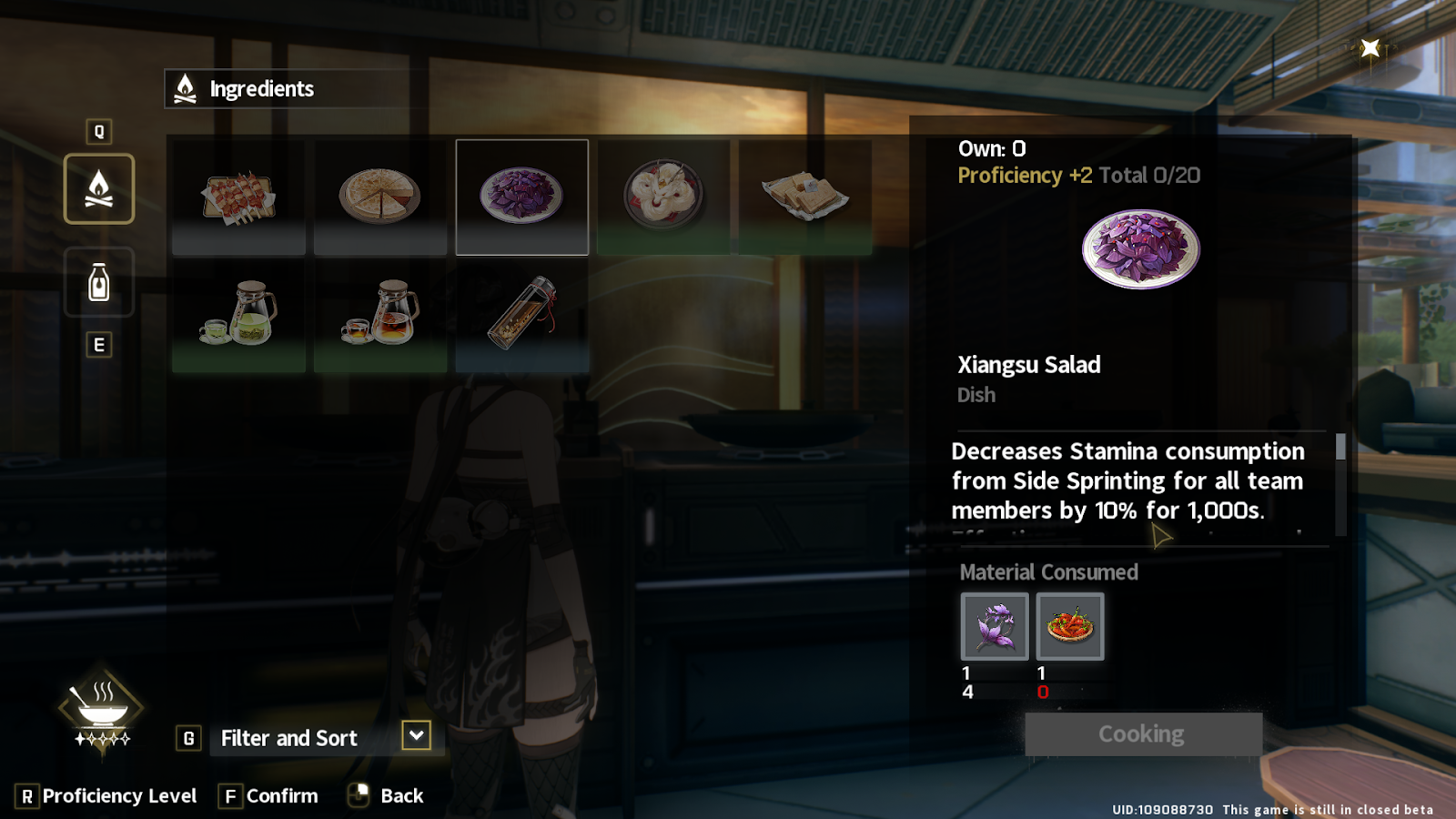Click the description panel scrollbar

click(1340, 448)
